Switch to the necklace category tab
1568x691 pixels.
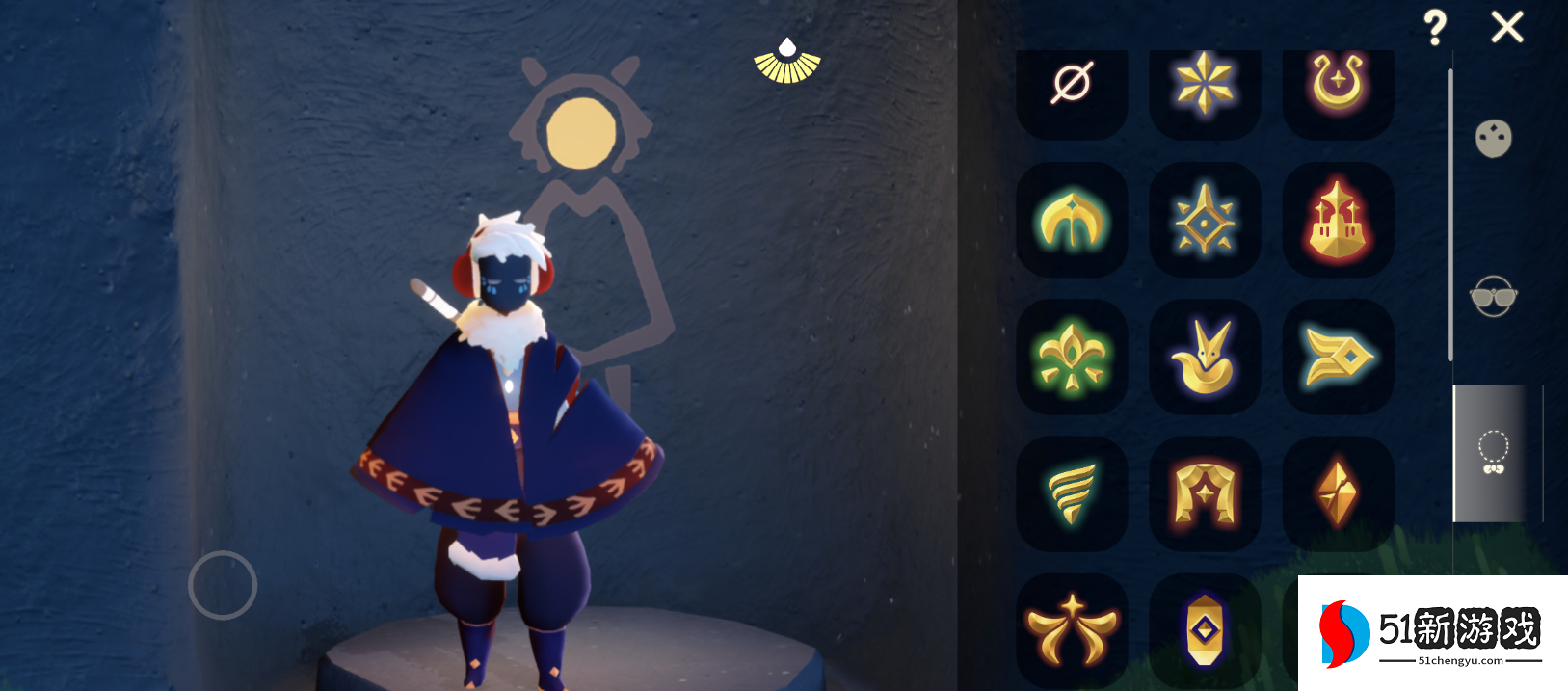[1493, 452]
